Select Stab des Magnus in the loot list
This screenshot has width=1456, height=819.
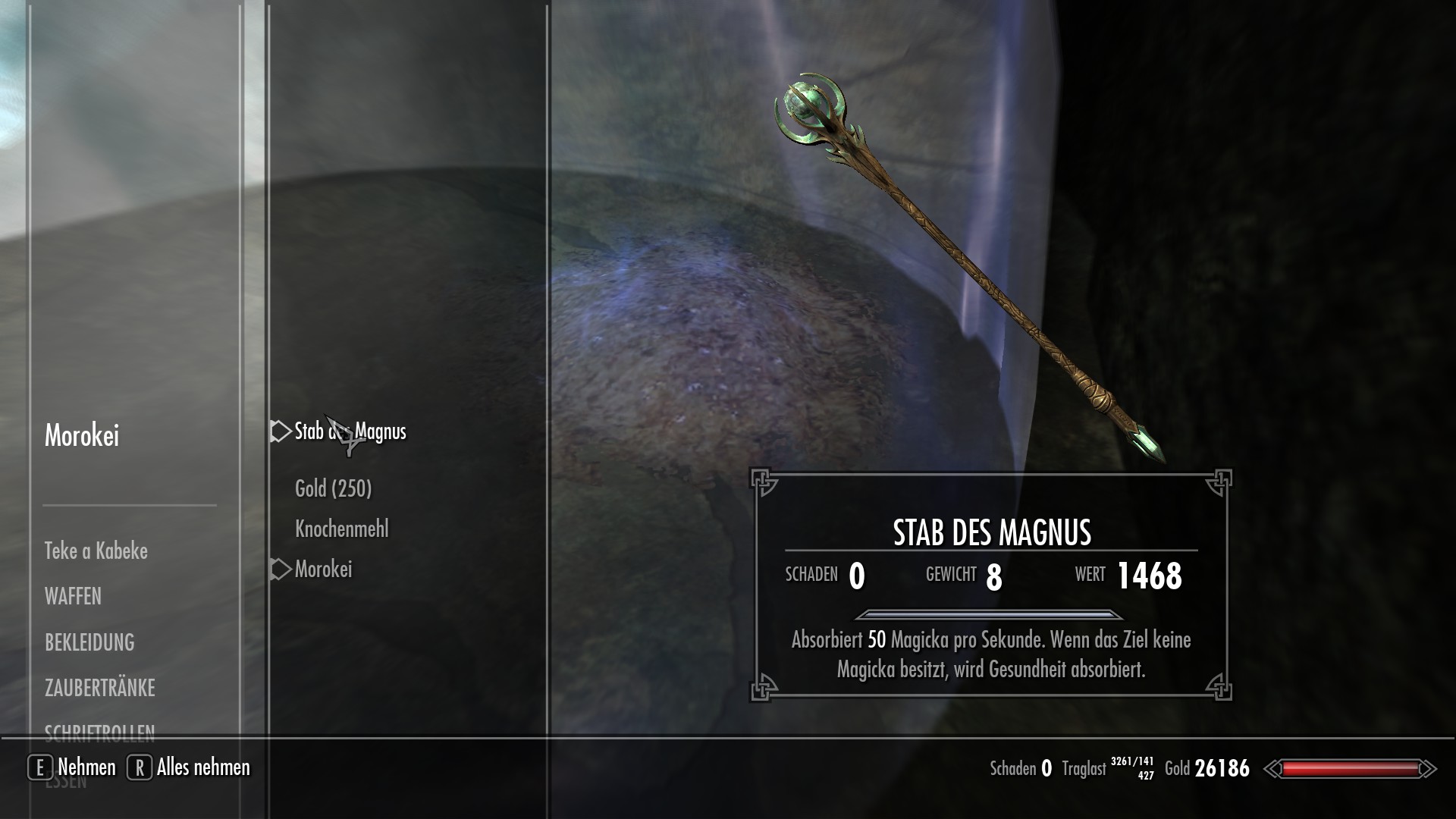click(x=350, y=431)
